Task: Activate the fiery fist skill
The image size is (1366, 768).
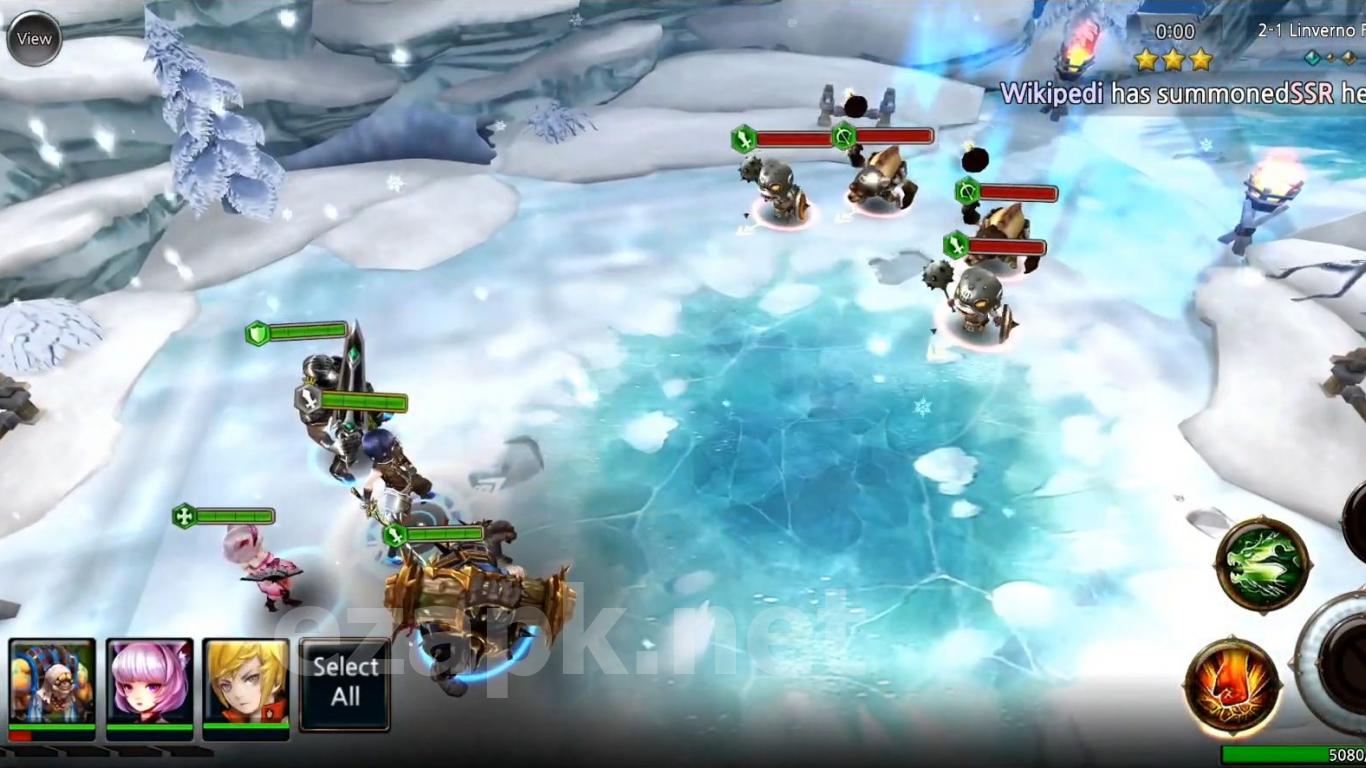Action: pos(1232,686)
